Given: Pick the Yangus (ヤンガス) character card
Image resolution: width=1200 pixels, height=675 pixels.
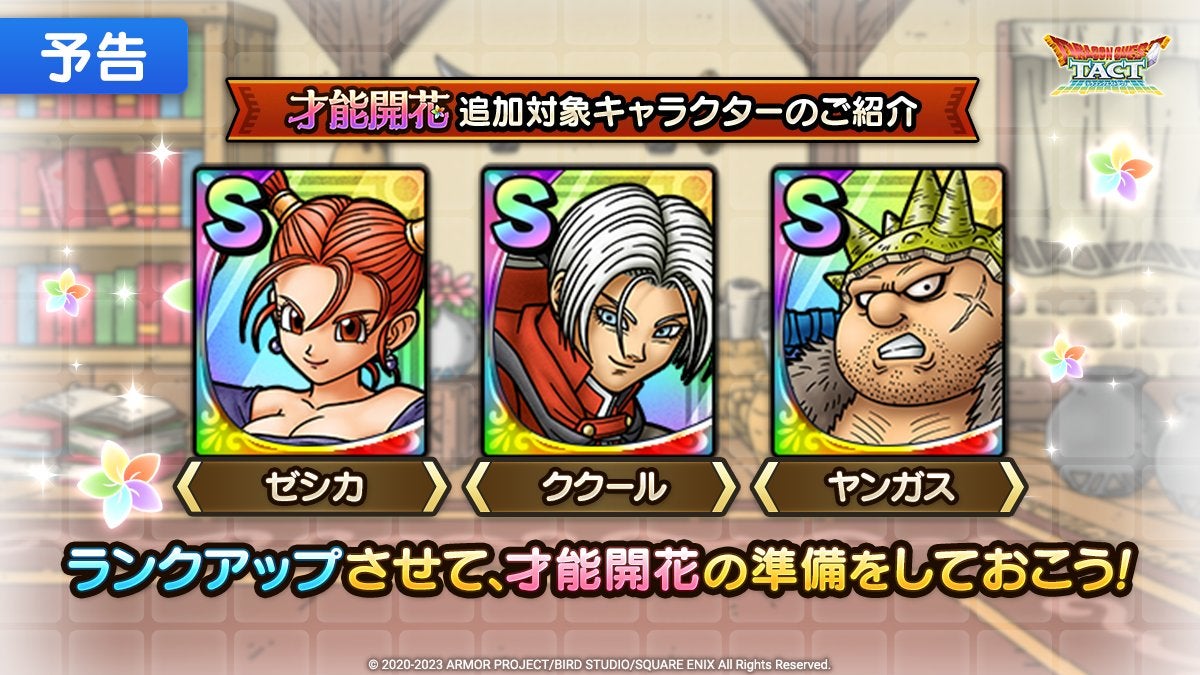Looking at the screenshot, I should [888, 311].
